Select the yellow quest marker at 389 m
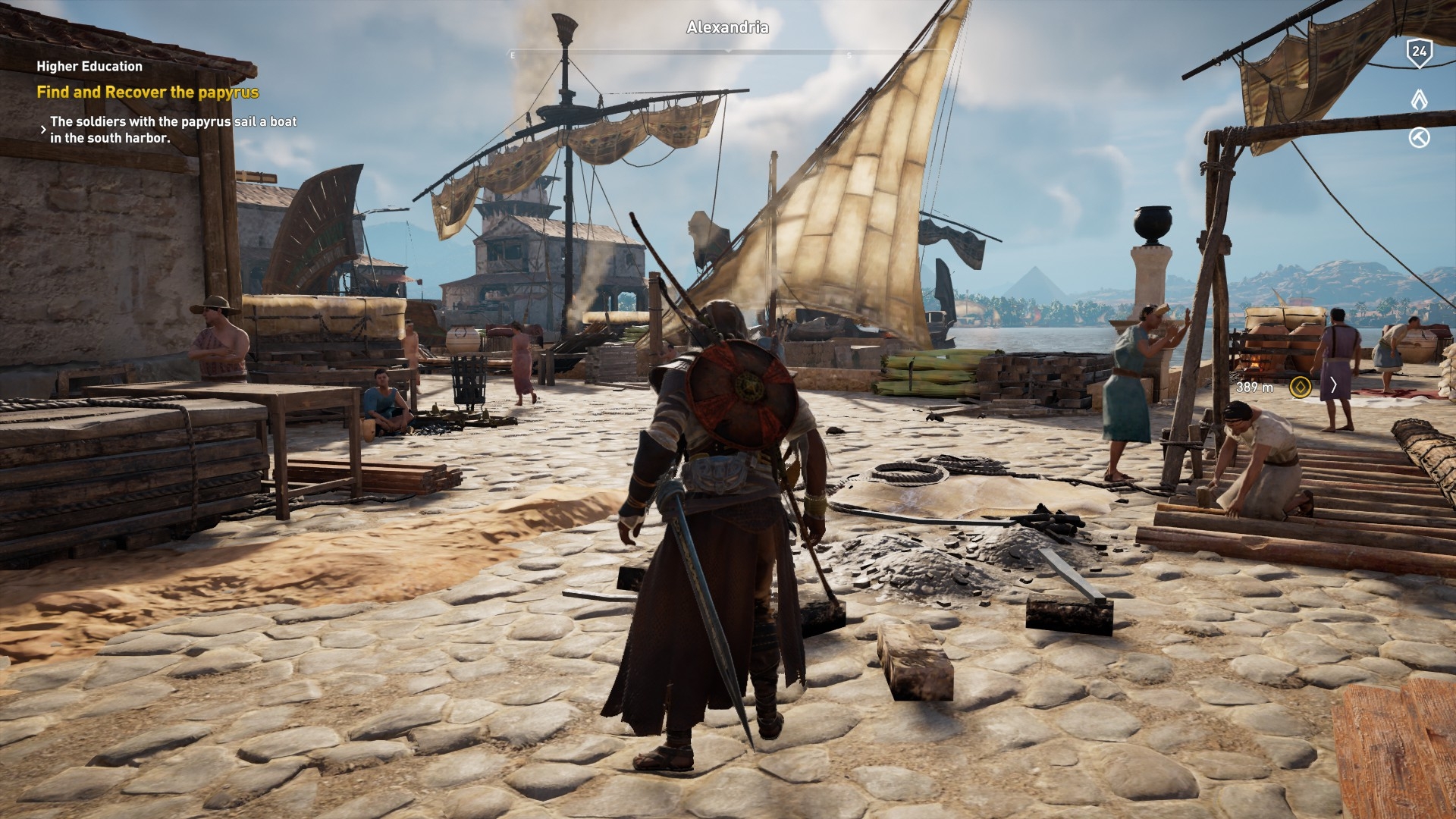Image resolution: width=1456 pixels, height=819 pixels. (x=1300, y=388)
